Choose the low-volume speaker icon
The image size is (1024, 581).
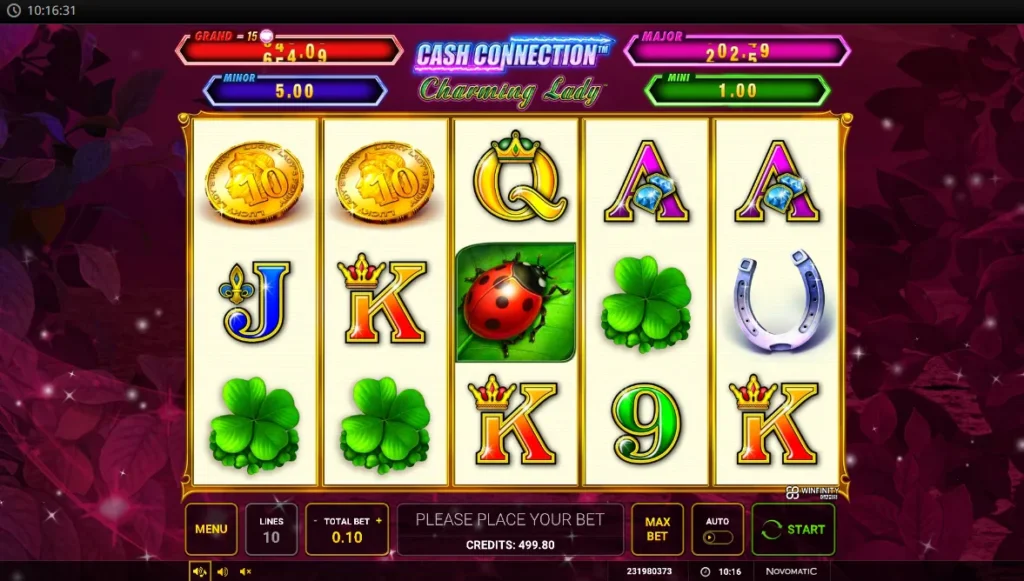[222, 572]
